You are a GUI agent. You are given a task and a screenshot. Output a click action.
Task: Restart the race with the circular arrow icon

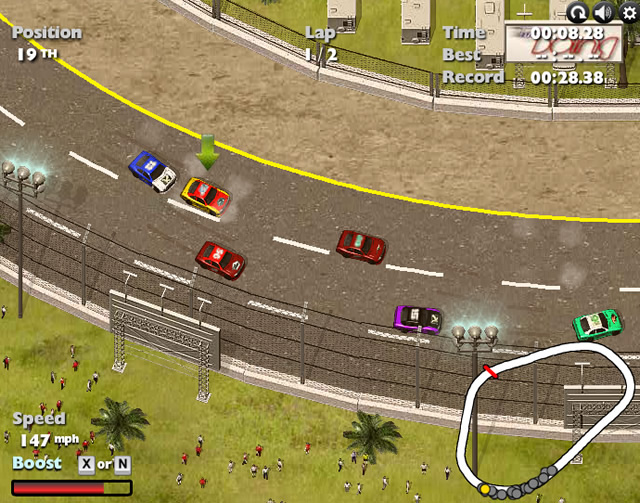coord(578,12)
